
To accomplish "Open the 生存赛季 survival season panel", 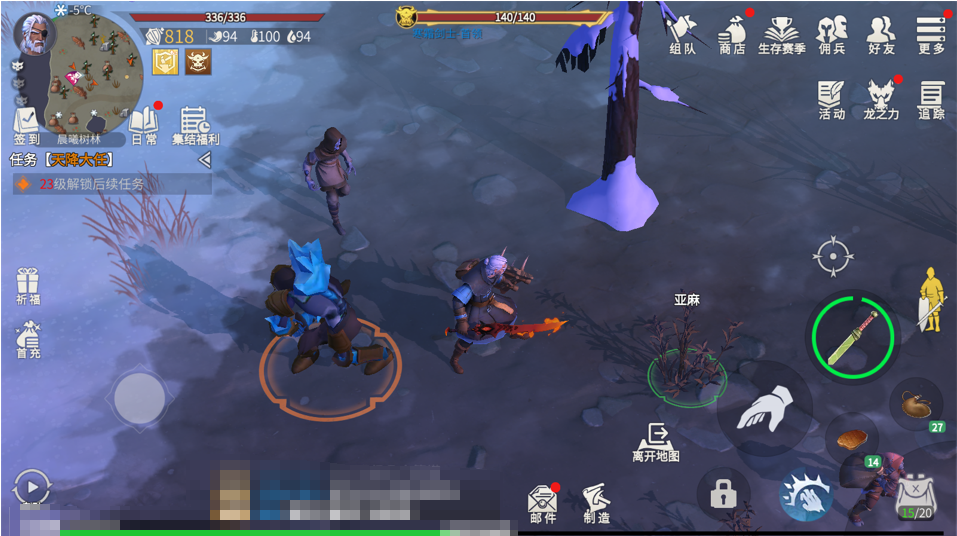I will [x=781, y=34].
